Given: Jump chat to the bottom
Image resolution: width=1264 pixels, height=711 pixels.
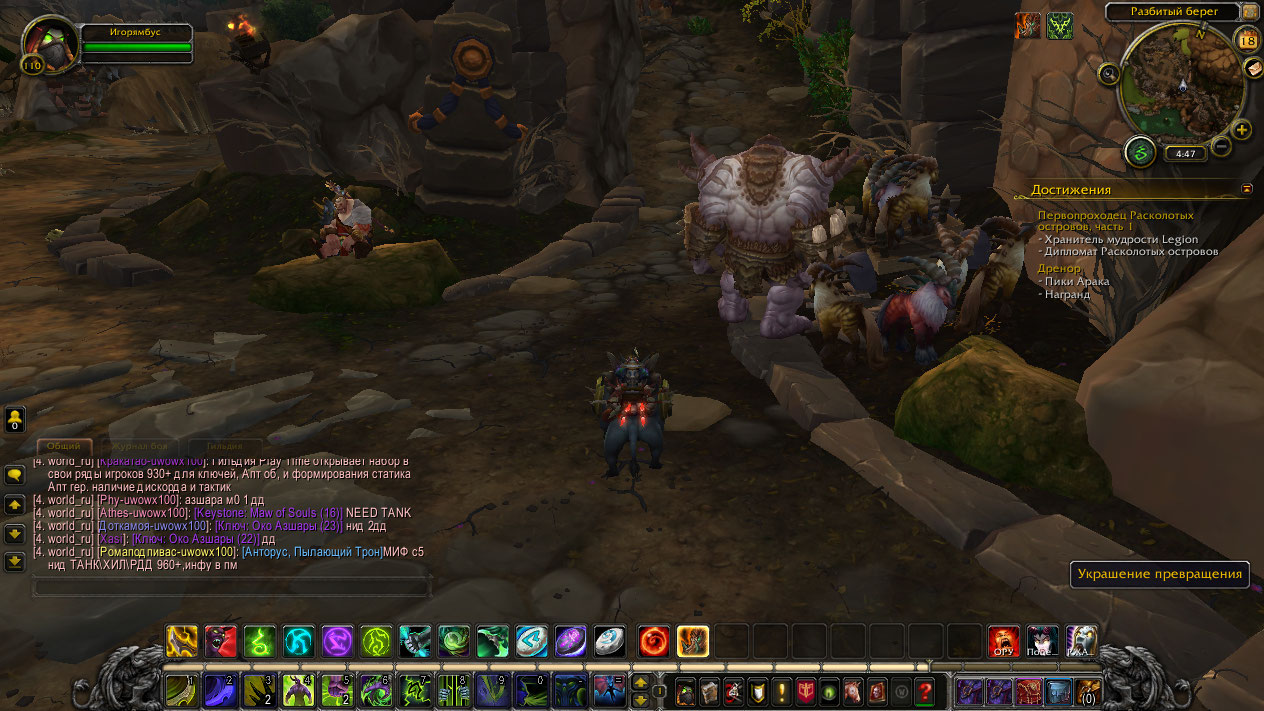Looking at the screenshot, I should coord(15,561).
